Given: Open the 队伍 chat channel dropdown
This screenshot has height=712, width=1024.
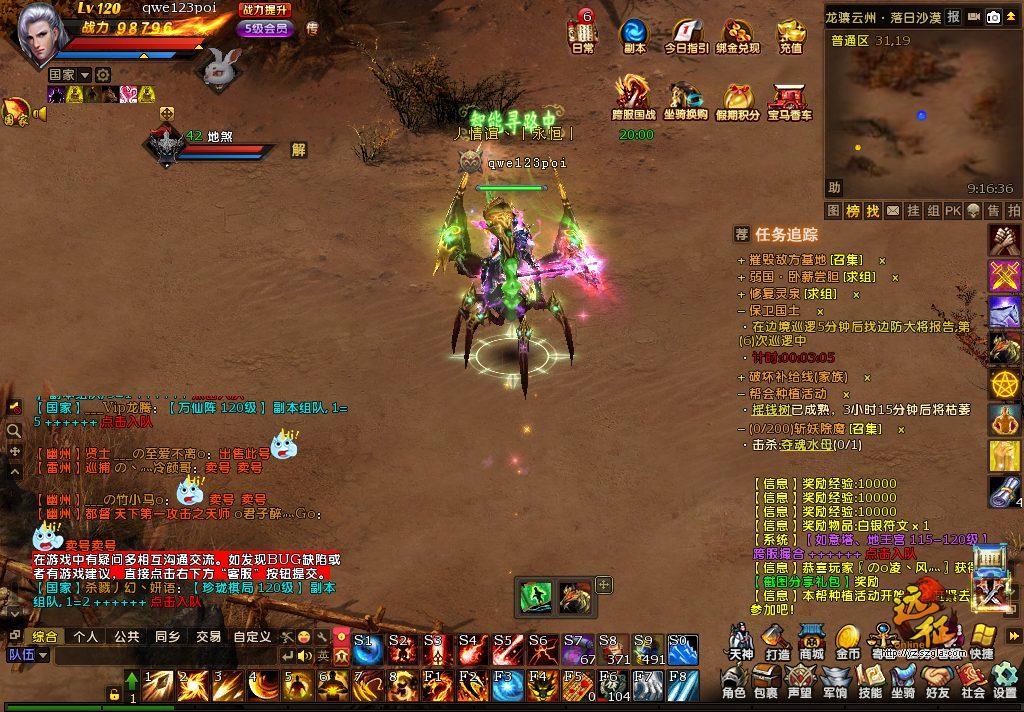Looking at the screenshot, I should point(28,655).
